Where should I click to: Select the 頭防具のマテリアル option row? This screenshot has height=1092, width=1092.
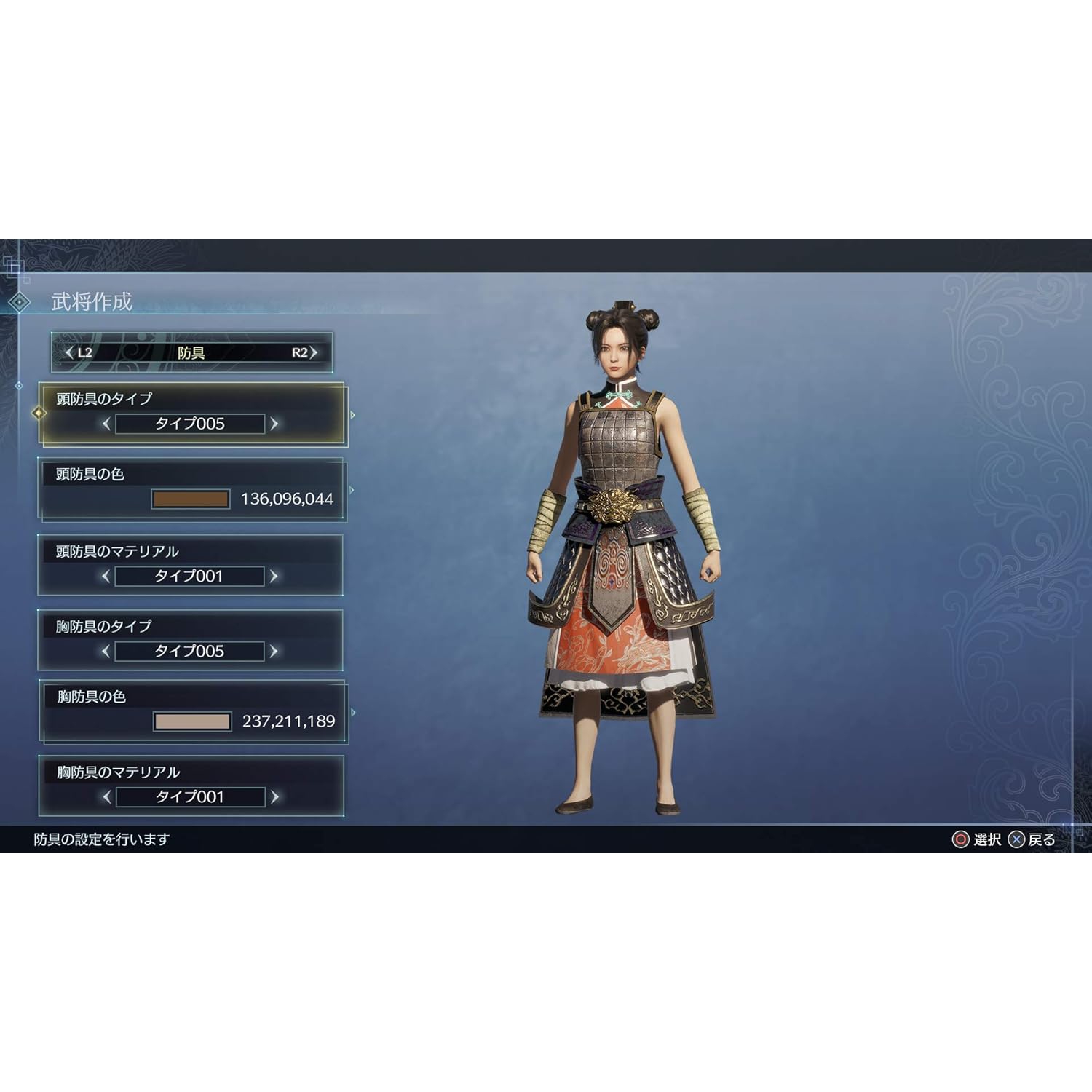[191, 564]
